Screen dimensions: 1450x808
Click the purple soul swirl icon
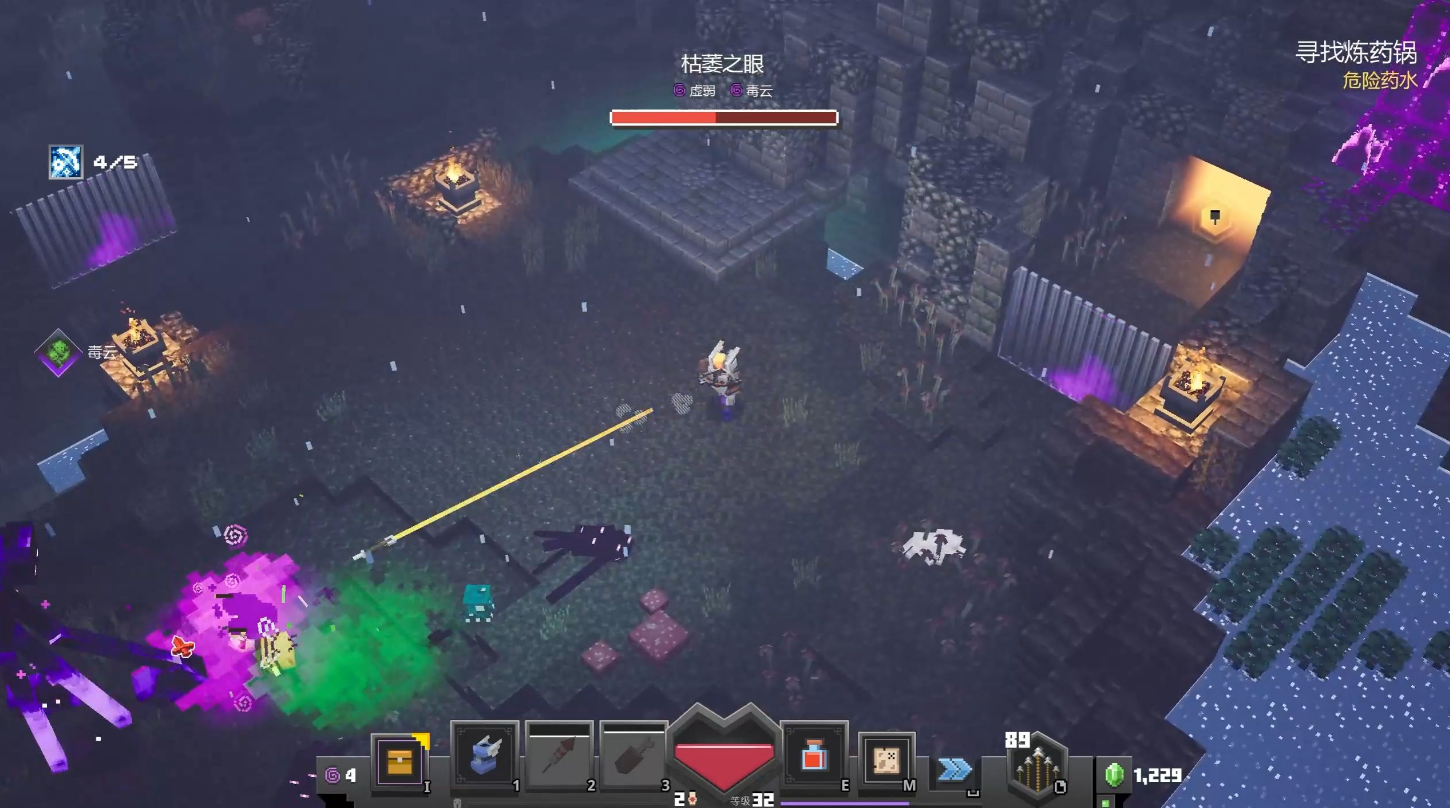coord(332,775)
